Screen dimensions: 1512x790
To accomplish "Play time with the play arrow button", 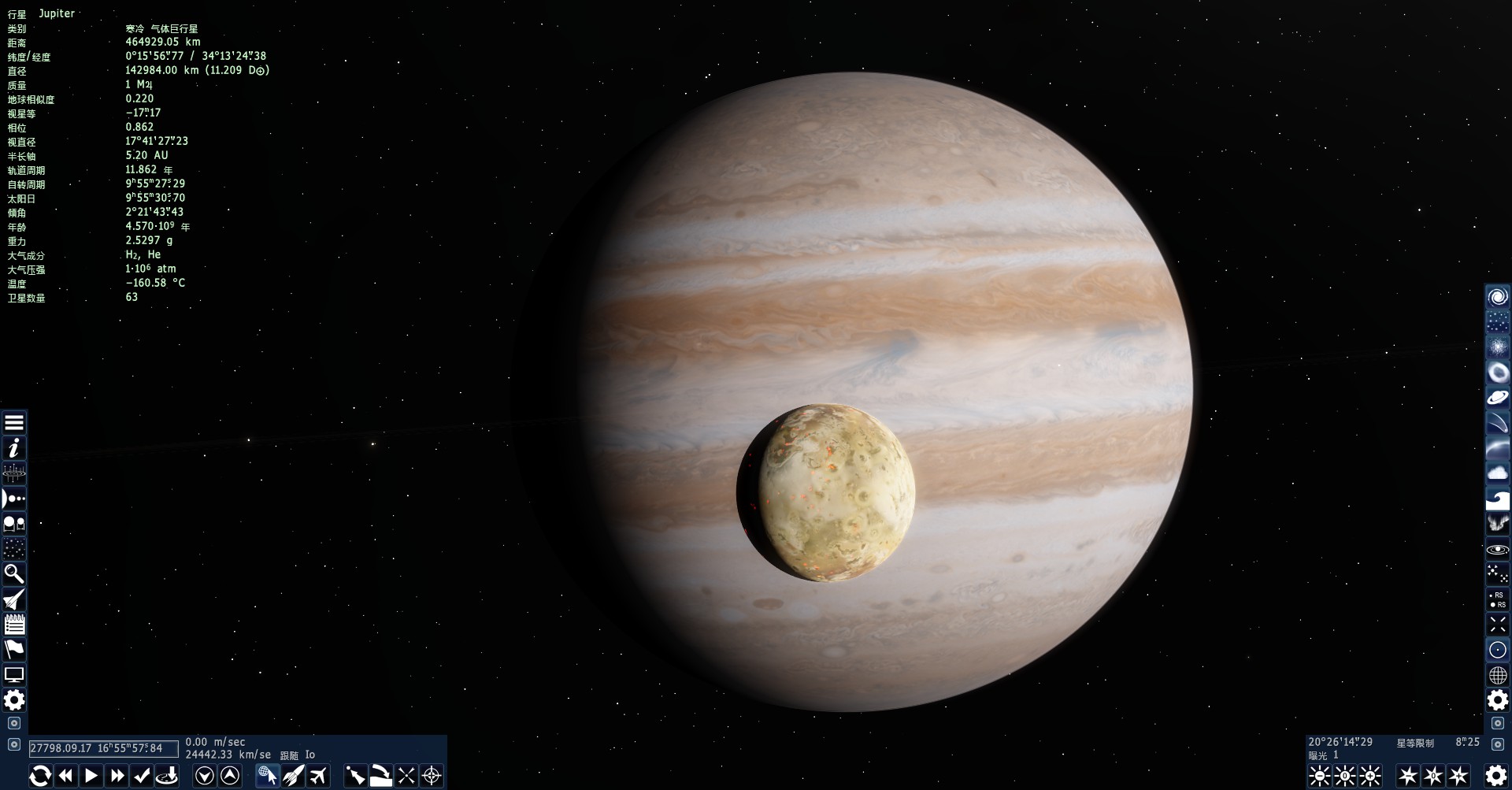I will (x=91, y=776).
